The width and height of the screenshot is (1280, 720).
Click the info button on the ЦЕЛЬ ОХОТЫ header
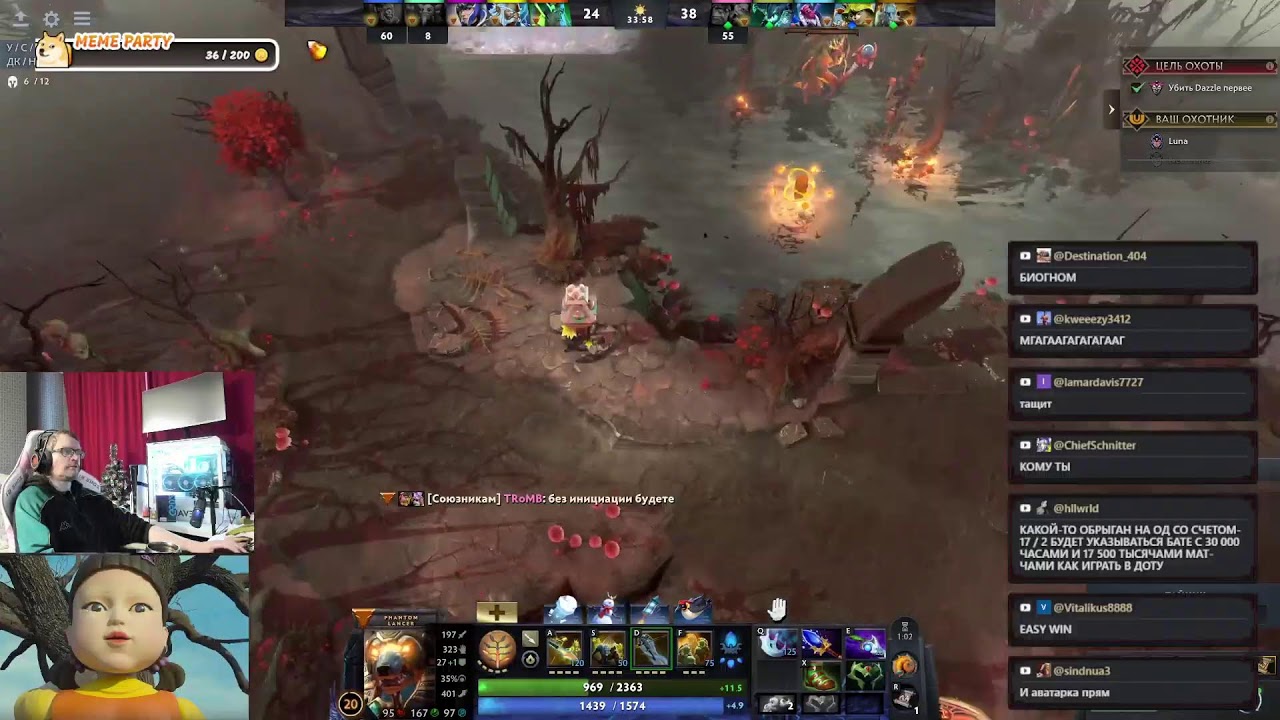pyautogui.click(x=1271, y=66)
